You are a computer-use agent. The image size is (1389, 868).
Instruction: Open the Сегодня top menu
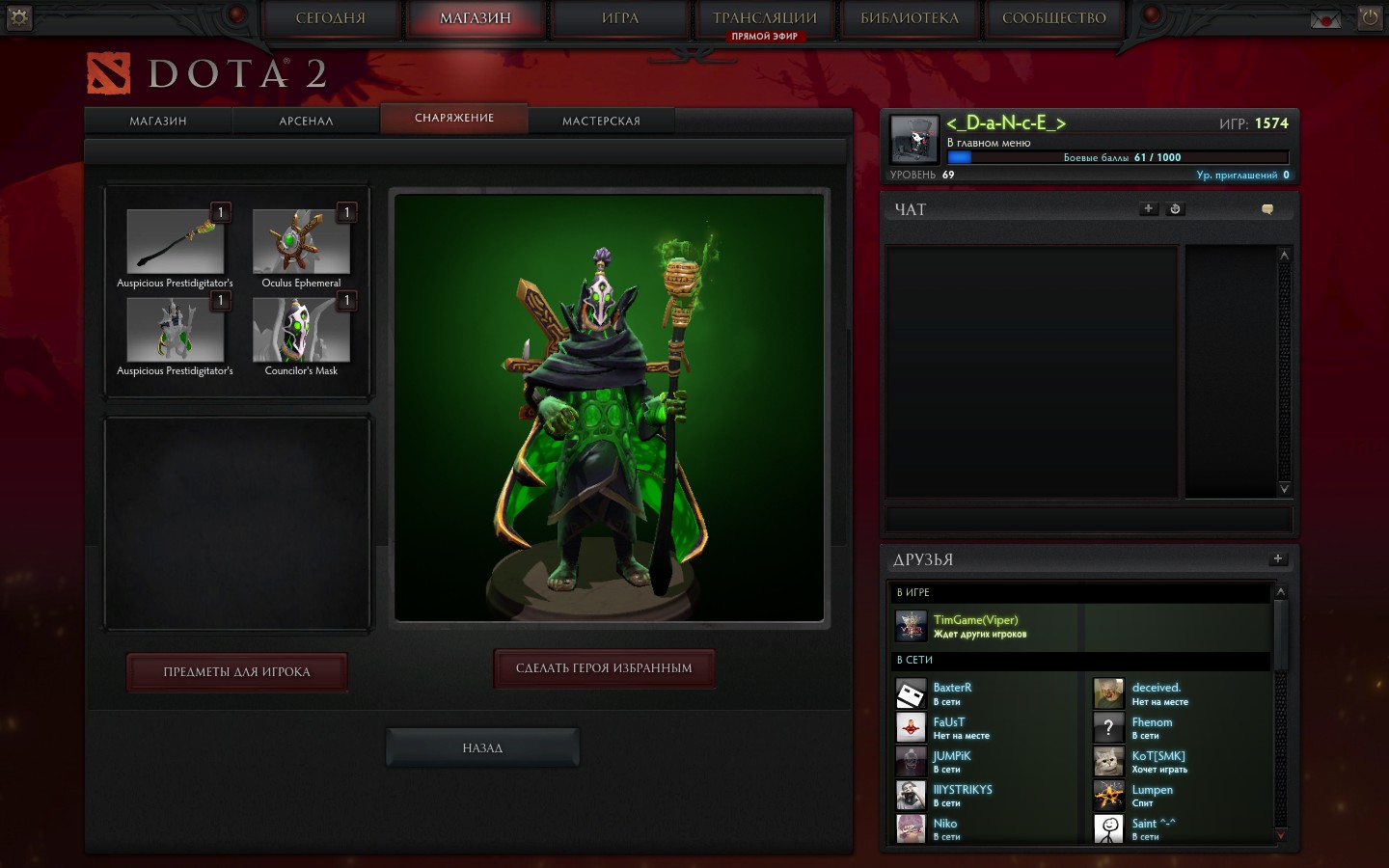[x=331, y=18]
